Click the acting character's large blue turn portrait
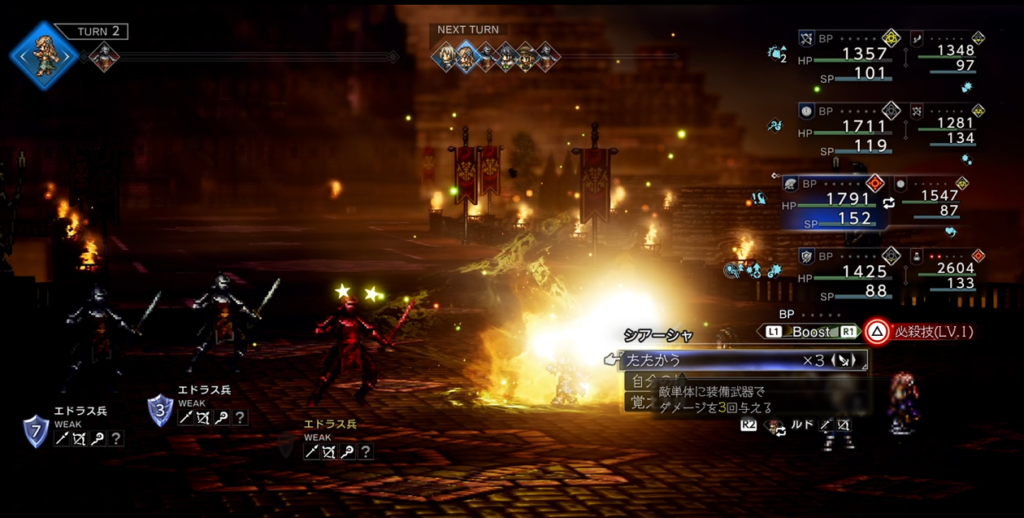Viewport: 1024px width, 518px height. click(44, 56)
